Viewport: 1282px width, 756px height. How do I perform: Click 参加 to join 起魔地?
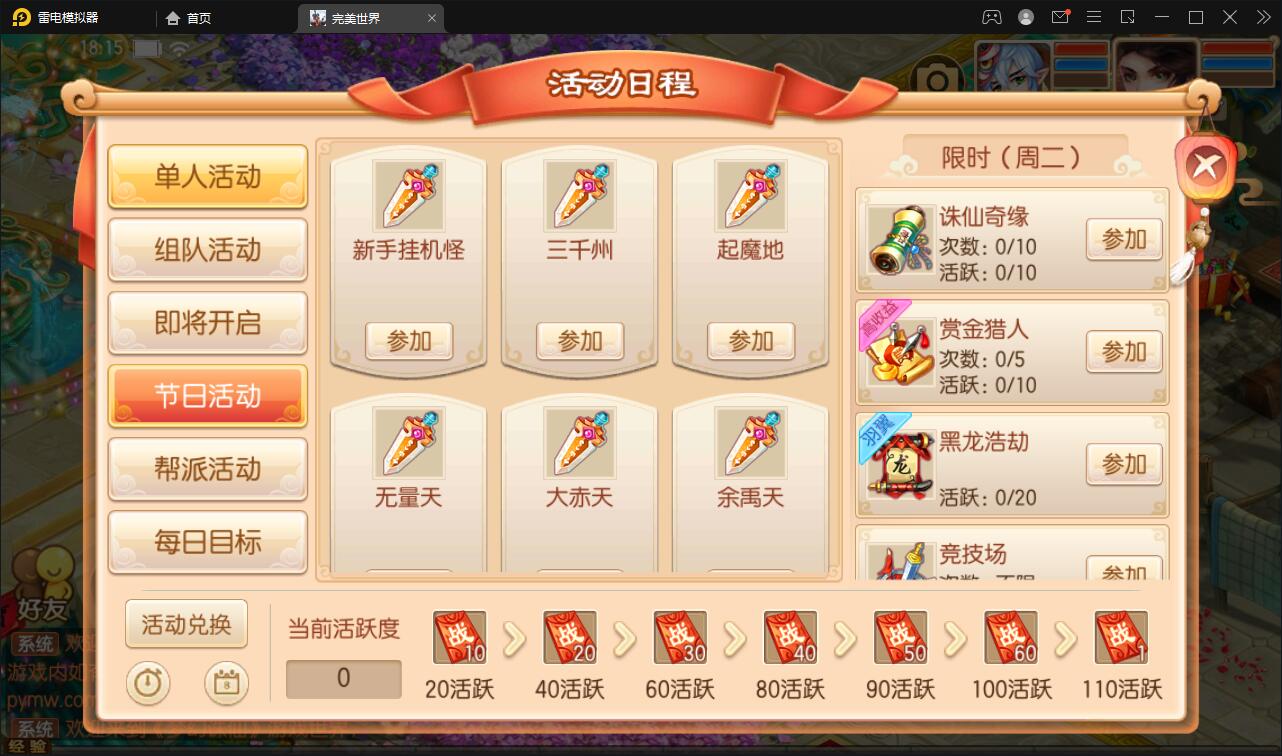(x=751, y=341)
